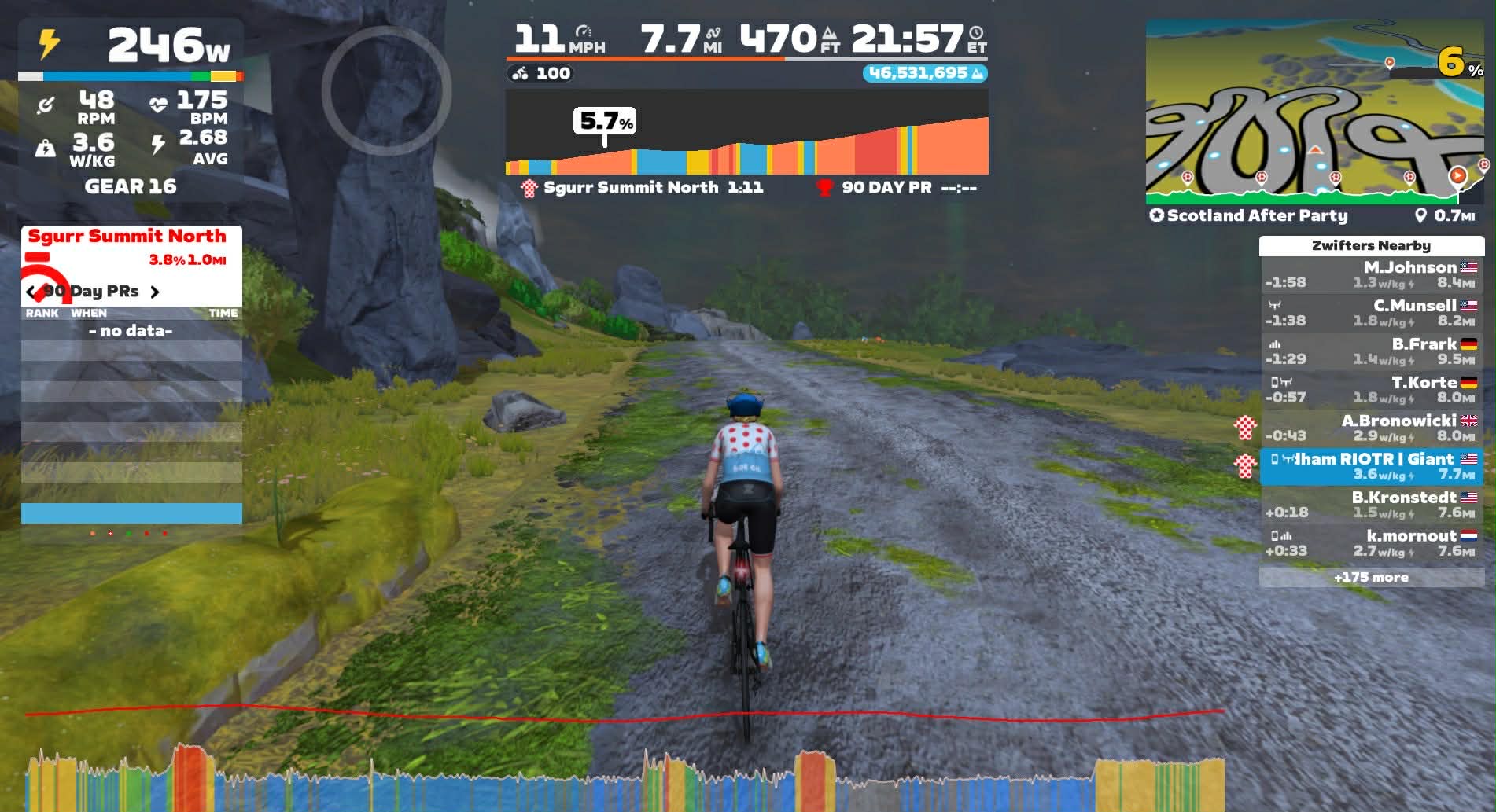Open the elevation gradient profile
Screen dimensions: 1496x812
pyautogui.click(x=746, y=134)
